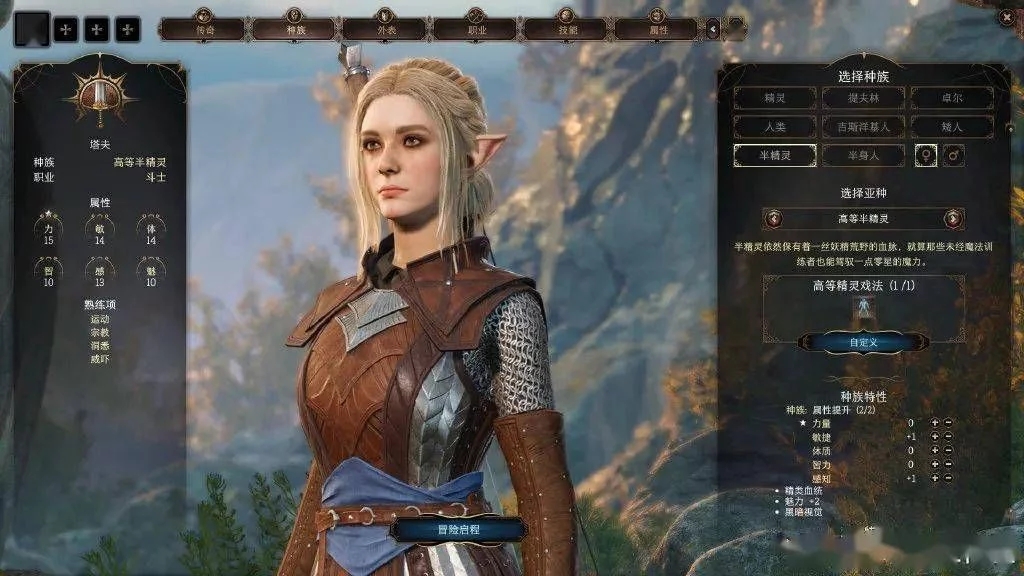Close the character creation screen
Viewport: 1024px width, 576px height.
click(x=1006, y=16)
